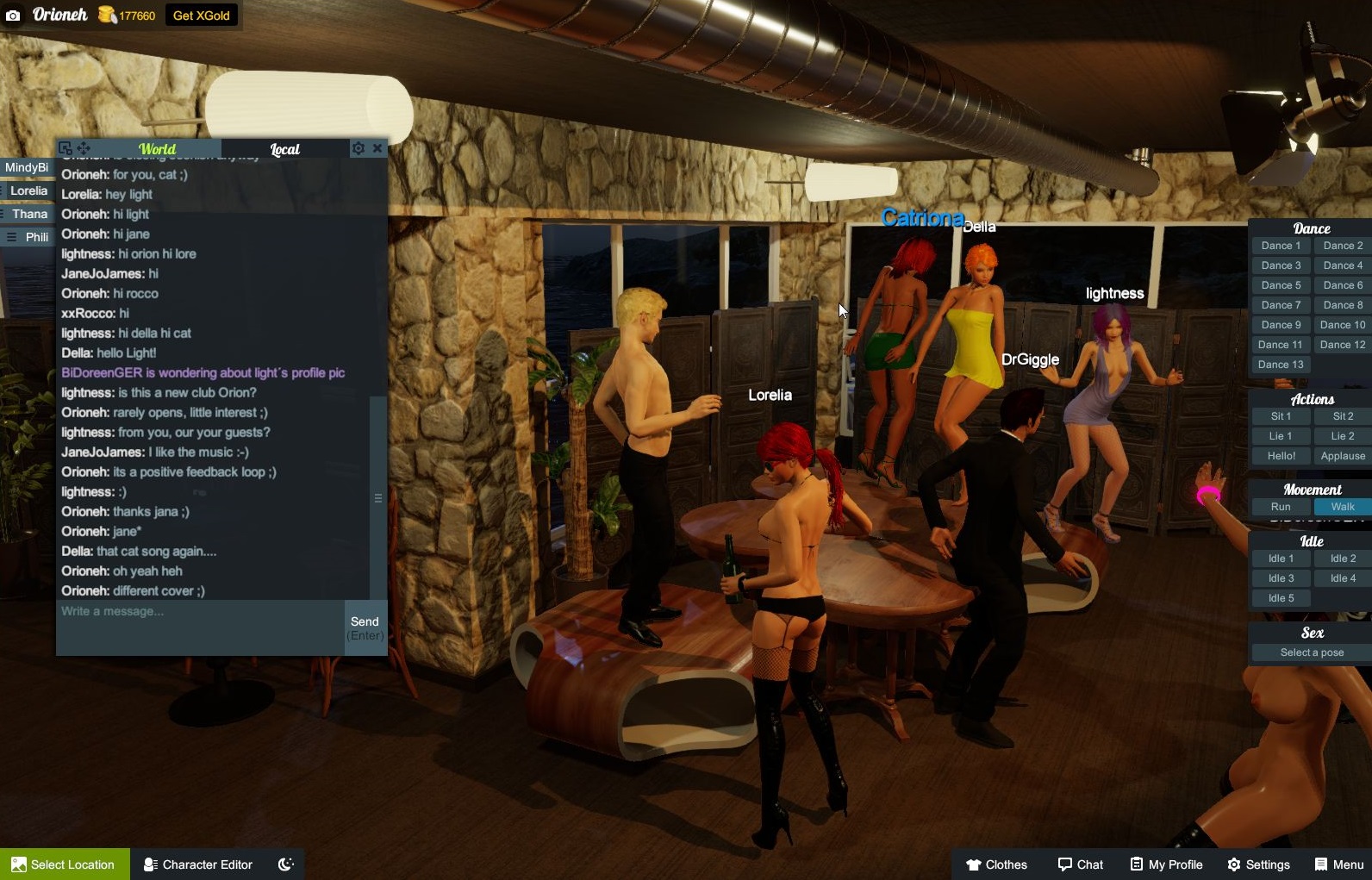
Task: Activate the Sit 1 action
Action: (1281, 416)
